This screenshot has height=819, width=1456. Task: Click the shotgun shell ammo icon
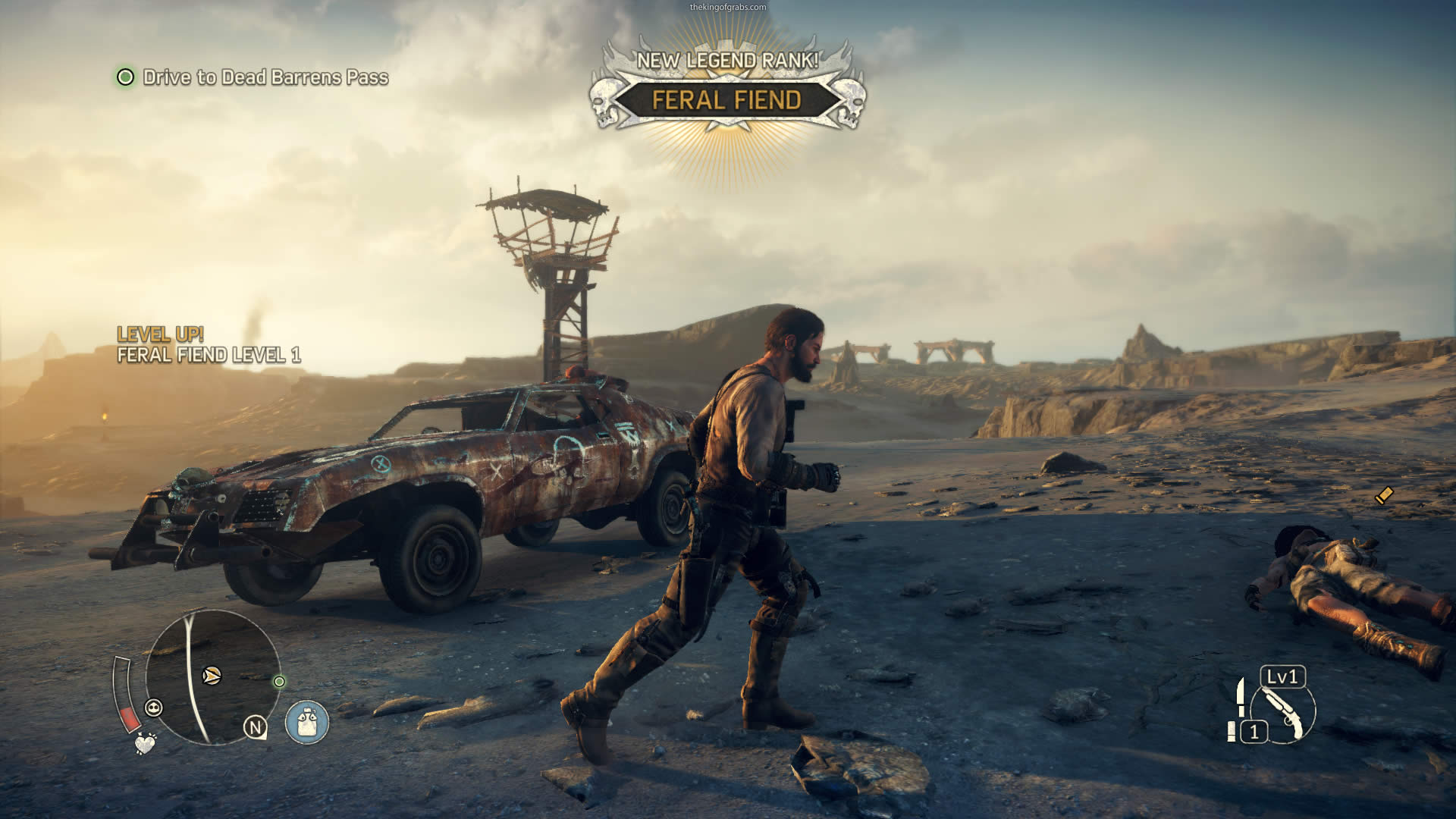point(1232,731)
